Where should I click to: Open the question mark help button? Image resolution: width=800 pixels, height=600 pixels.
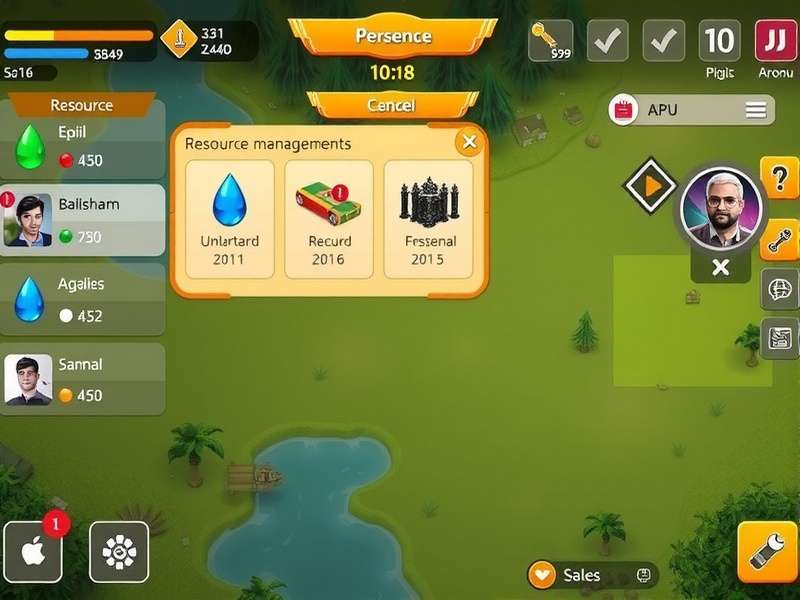tap(780, 178)
